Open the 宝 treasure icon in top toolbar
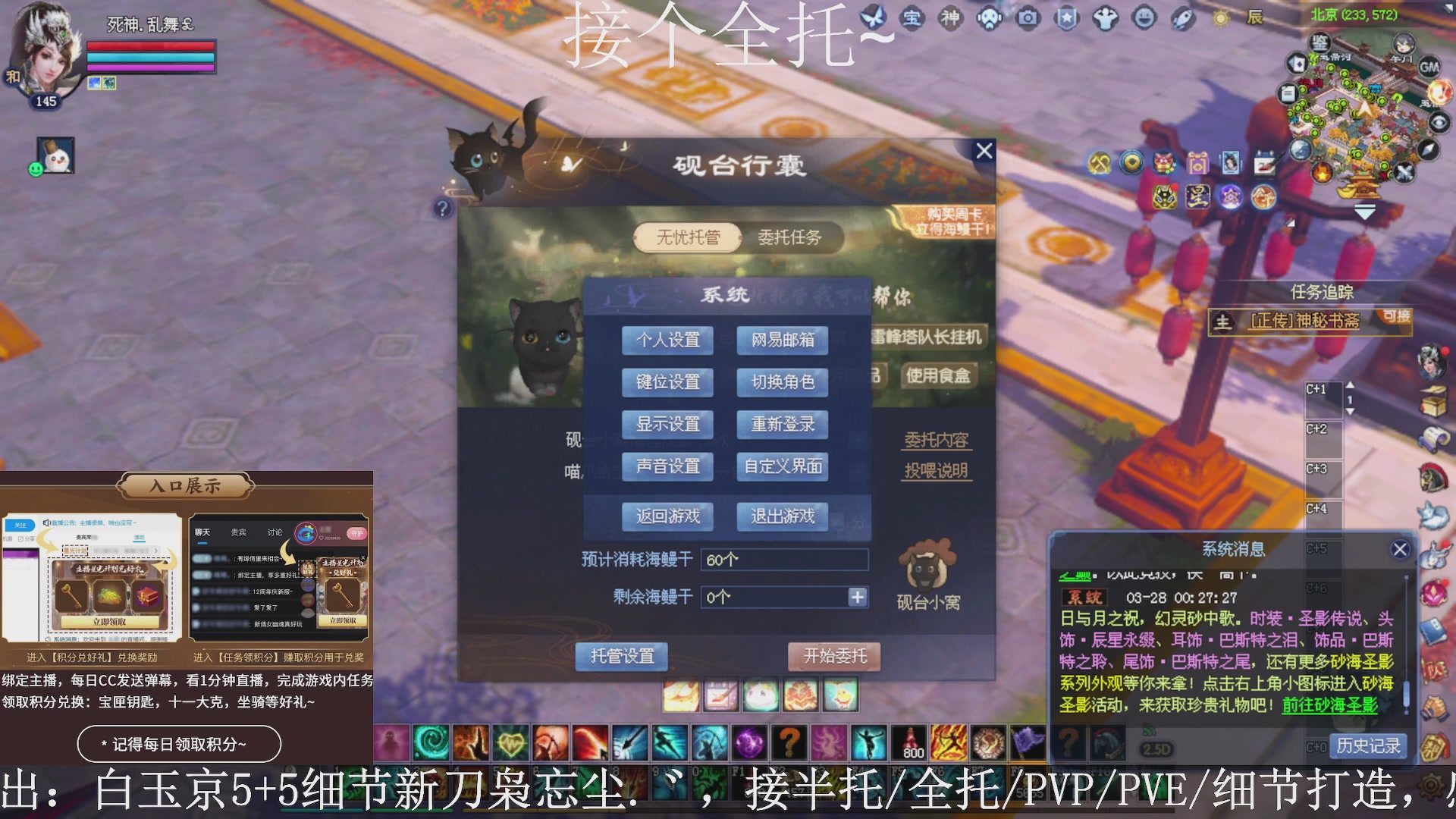 (x=914, y=18)
